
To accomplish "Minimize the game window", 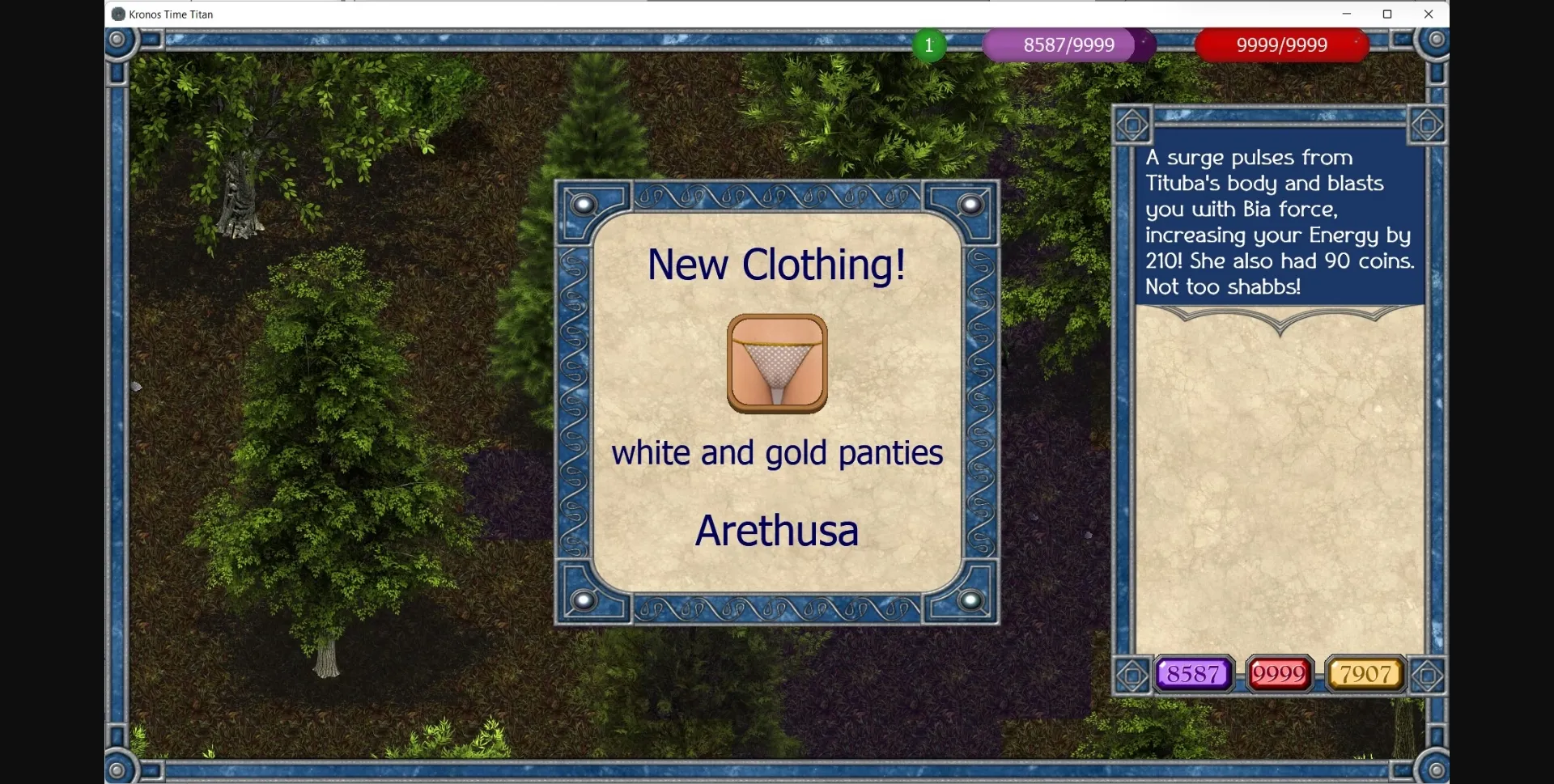I will [1347, 14].
